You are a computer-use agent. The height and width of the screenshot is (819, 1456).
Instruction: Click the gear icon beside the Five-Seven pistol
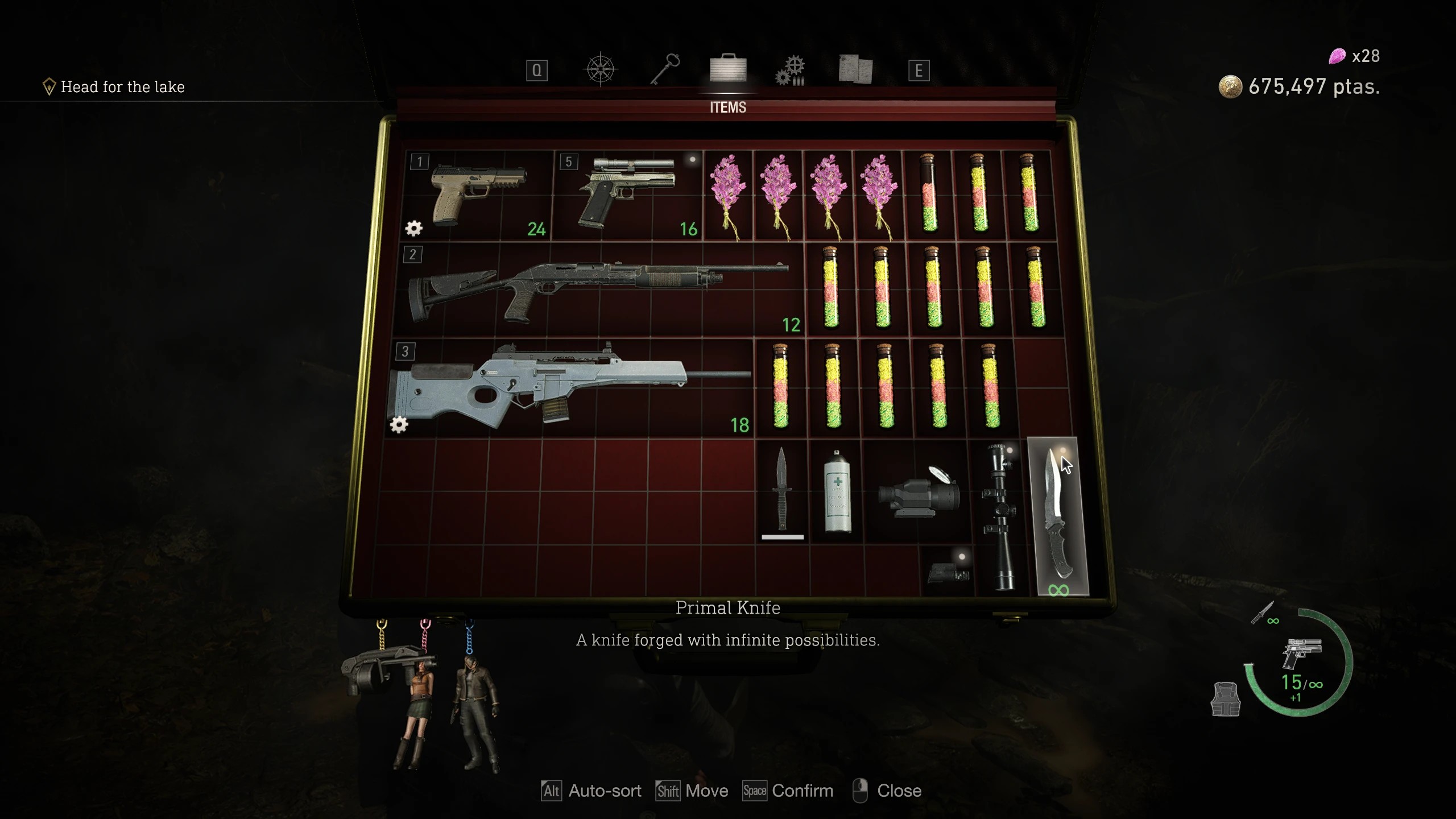(x=413, y=227)
